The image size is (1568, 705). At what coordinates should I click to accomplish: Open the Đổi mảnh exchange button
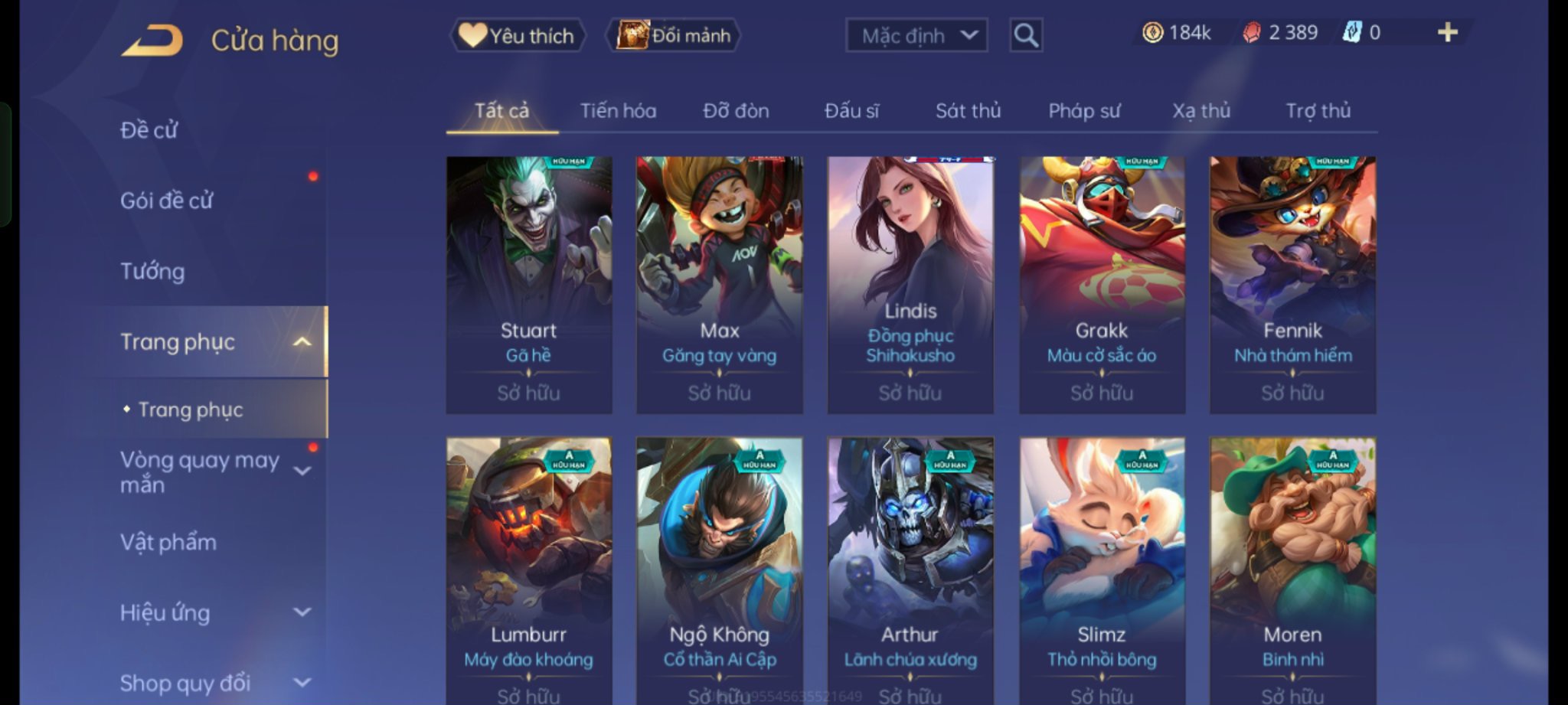pyautogui.click(x=674, y=35)
